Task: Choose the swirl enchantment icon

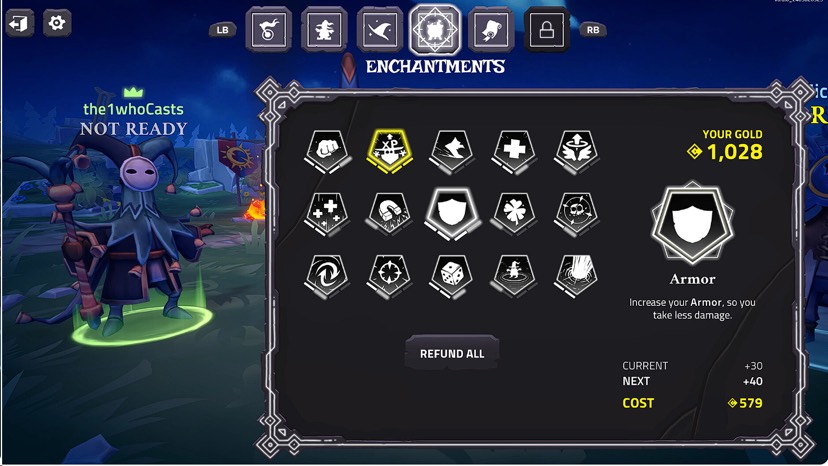Action: 325,273
